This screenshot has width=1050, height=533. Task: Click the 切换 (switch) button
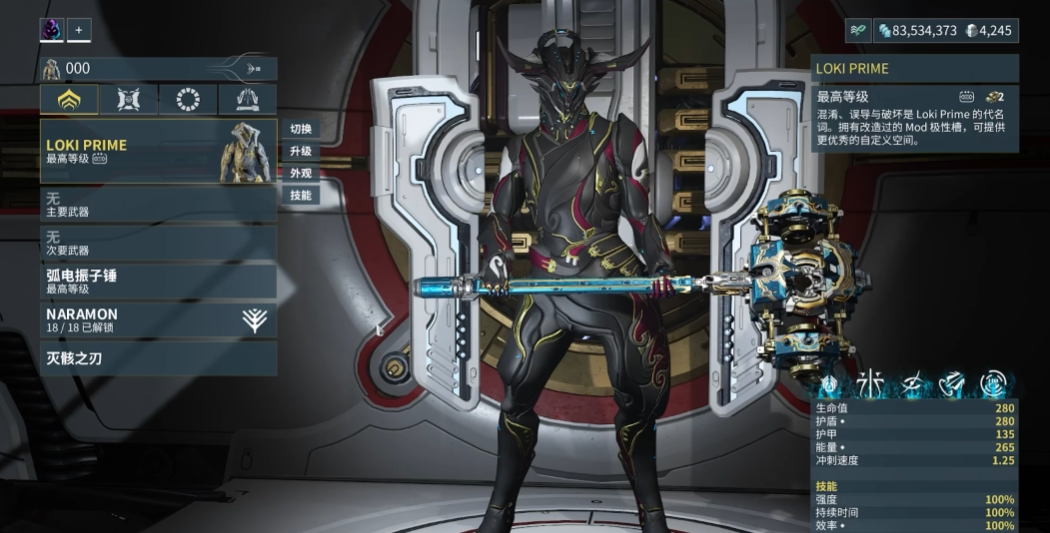[301, 129]
